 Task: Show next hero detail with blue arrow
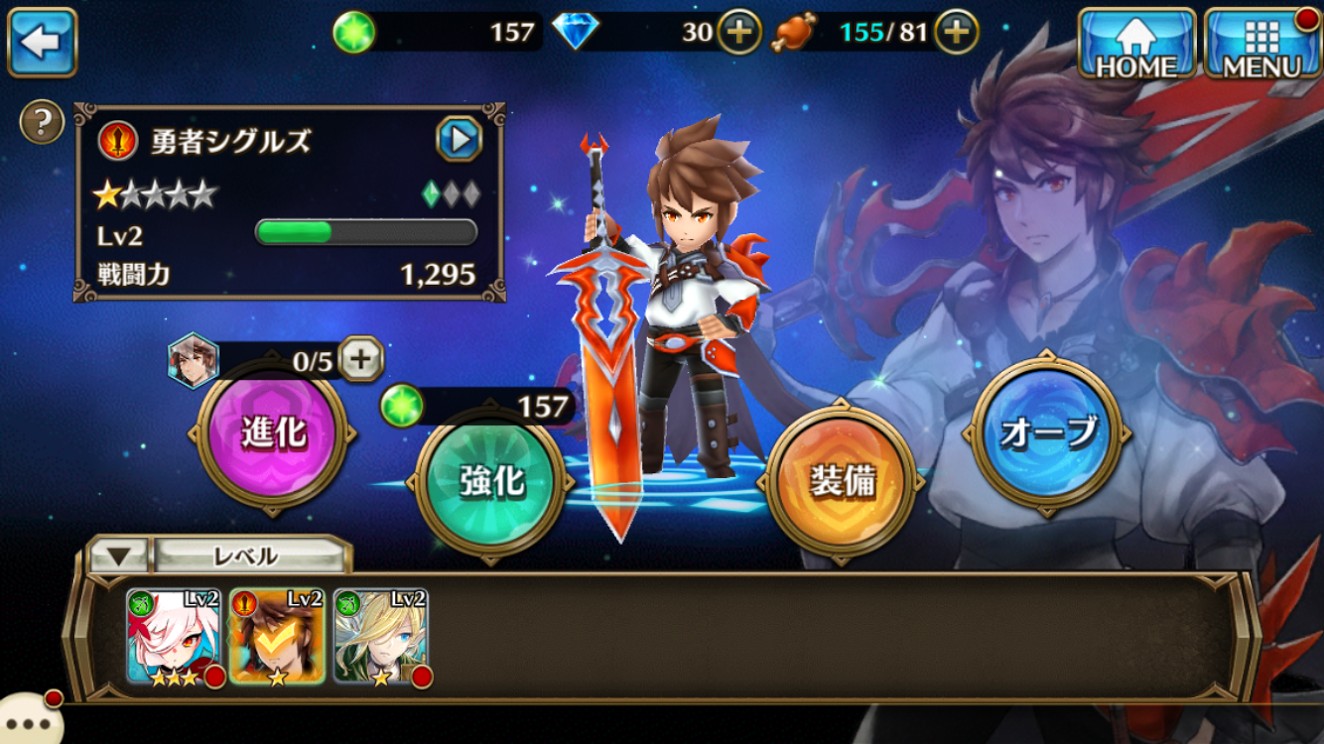coord(459,139)
